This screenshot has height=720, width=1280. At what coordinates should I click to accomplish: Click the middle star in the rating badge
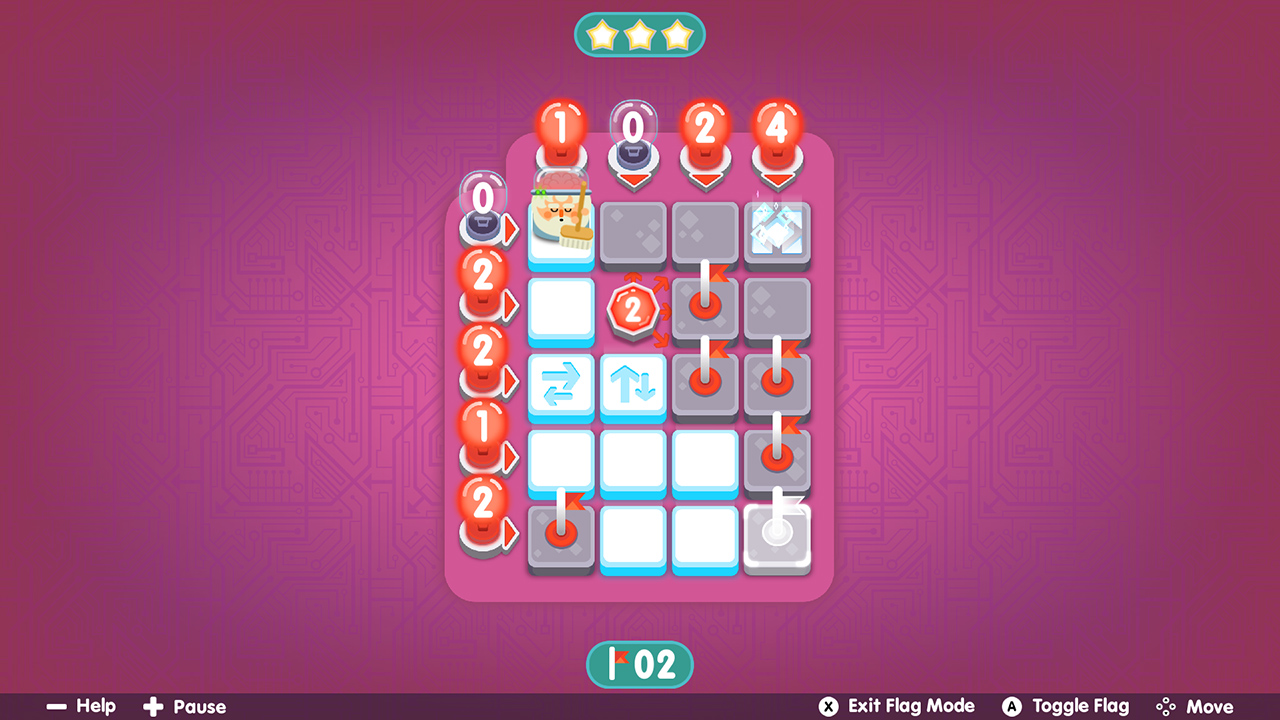point(640,33)
